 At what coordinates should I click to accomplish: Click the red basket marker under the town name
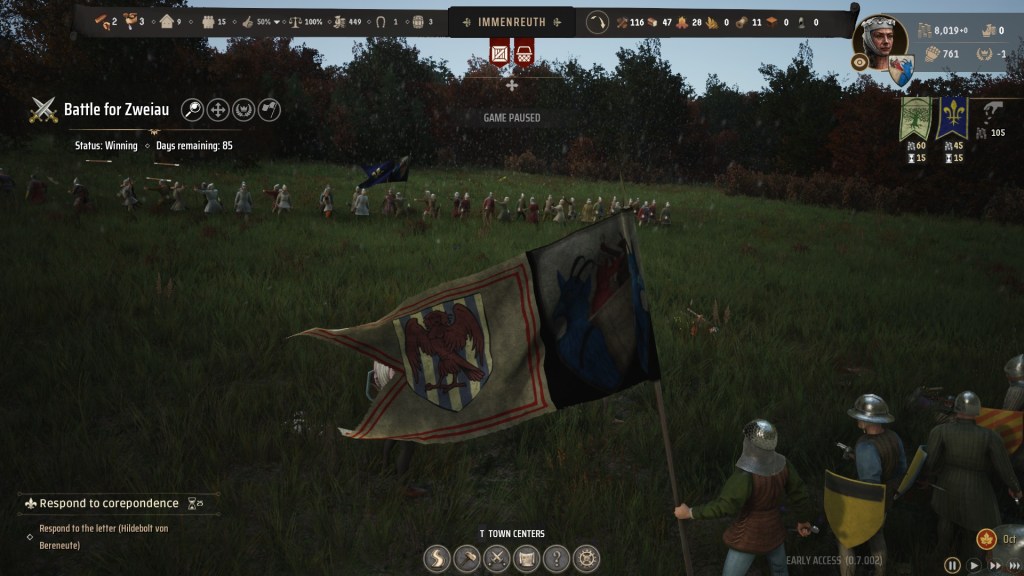pos(523,51)
